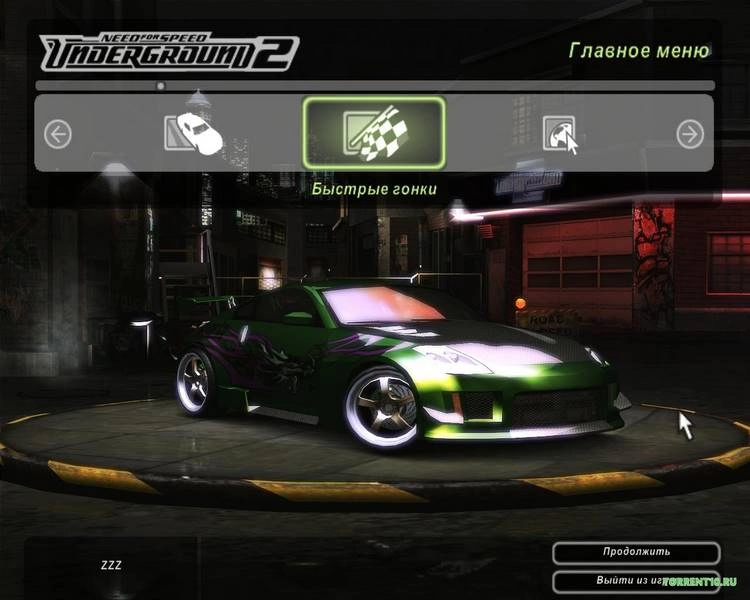Click the left arrow in the menu carousel
Screen dimensions: 750x600
(x=58, y=134)
